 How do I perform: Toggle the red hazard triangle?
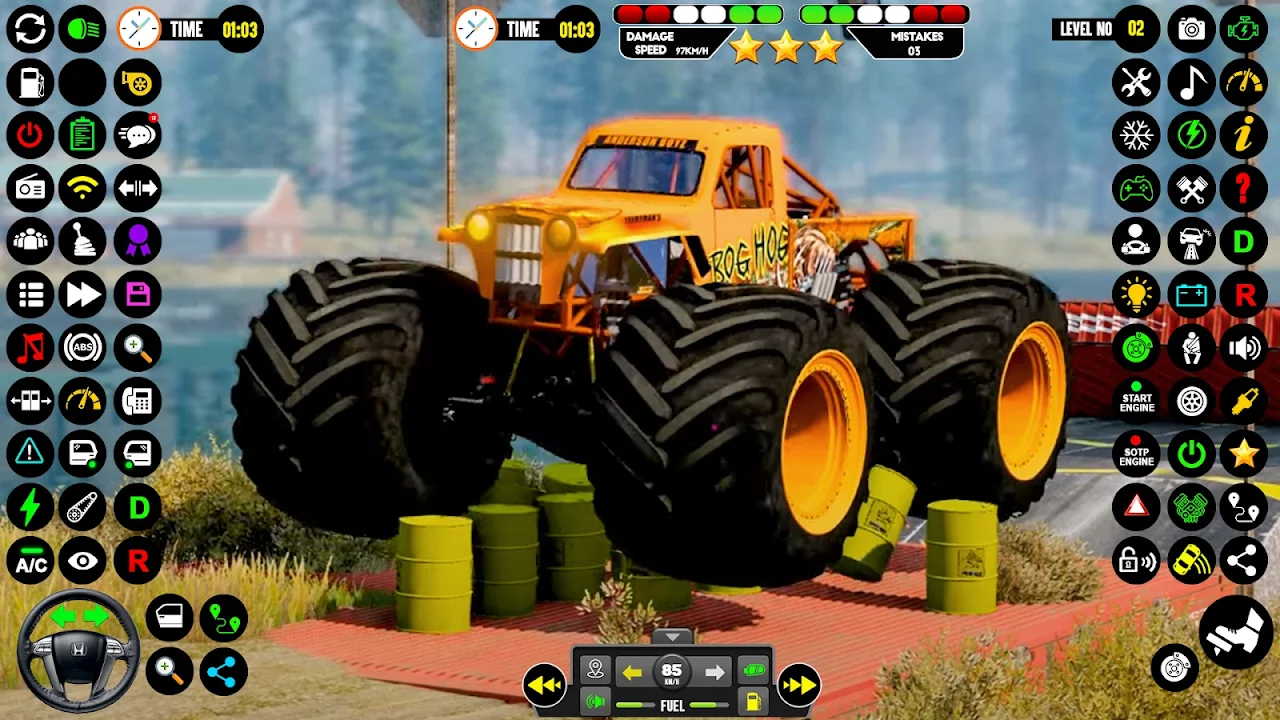point(1136,507)
